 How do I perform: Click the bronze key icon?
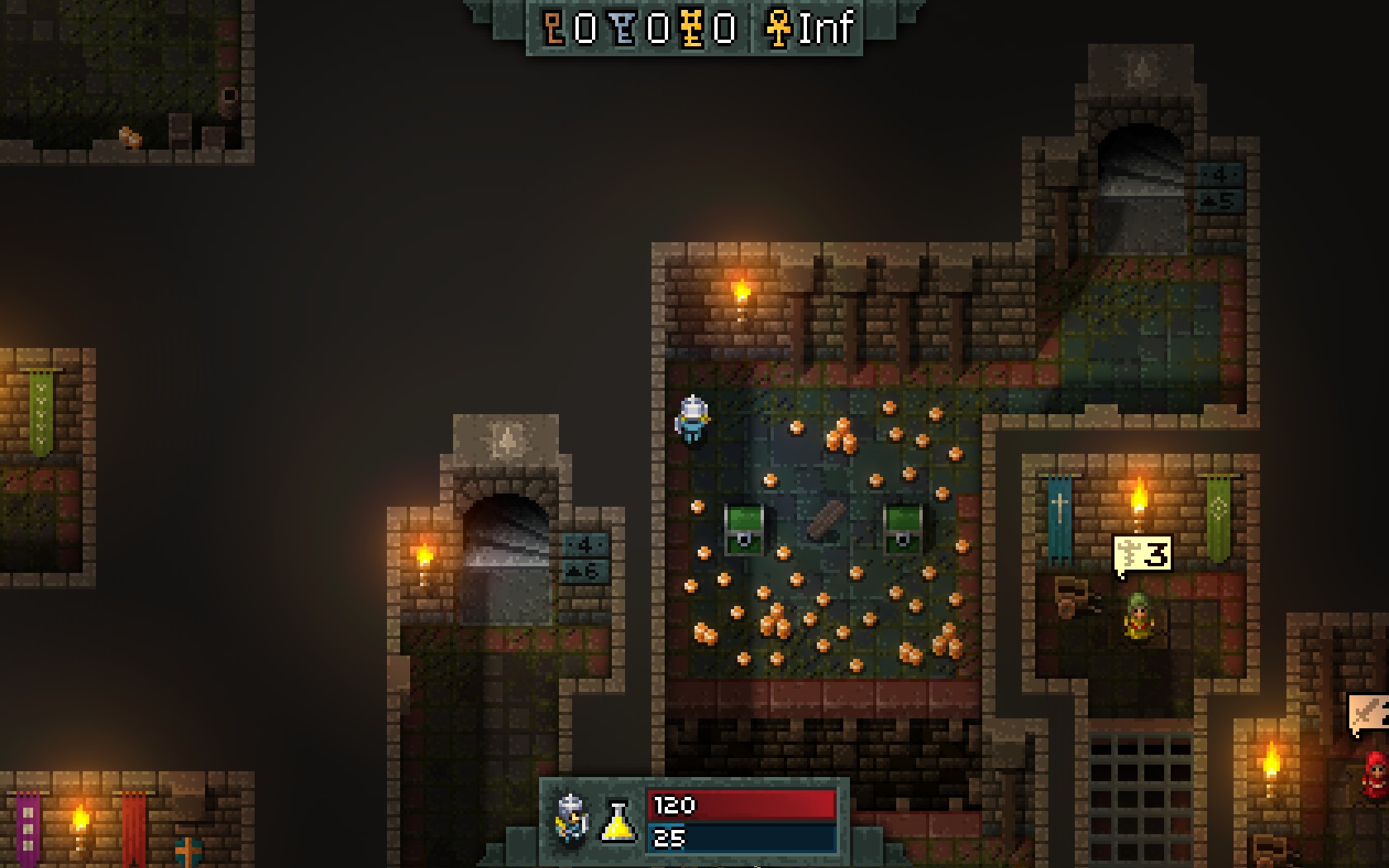point(554,28)
